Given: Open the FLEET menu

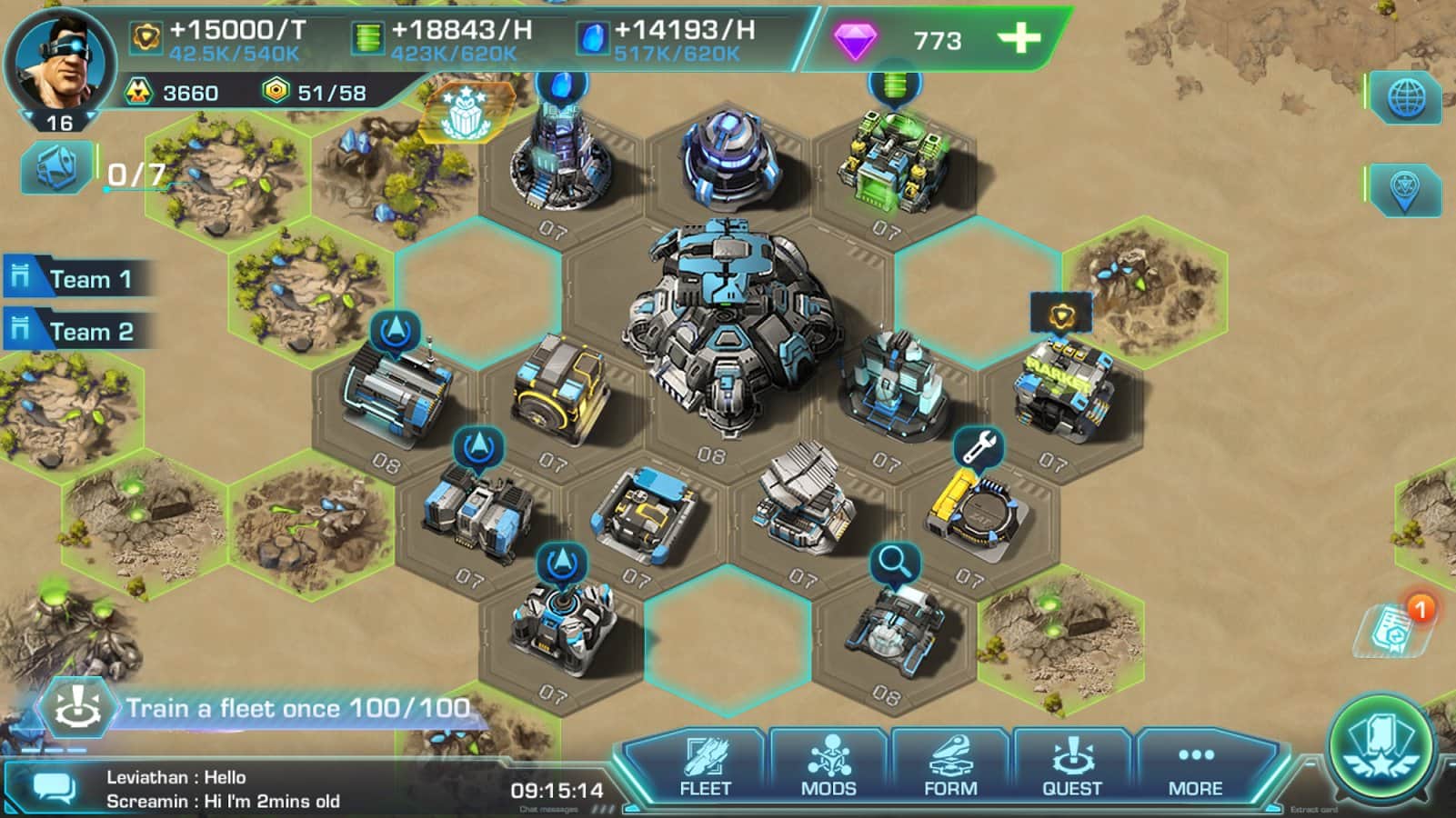Looking at the screenshot, I should tap(705, 768).
